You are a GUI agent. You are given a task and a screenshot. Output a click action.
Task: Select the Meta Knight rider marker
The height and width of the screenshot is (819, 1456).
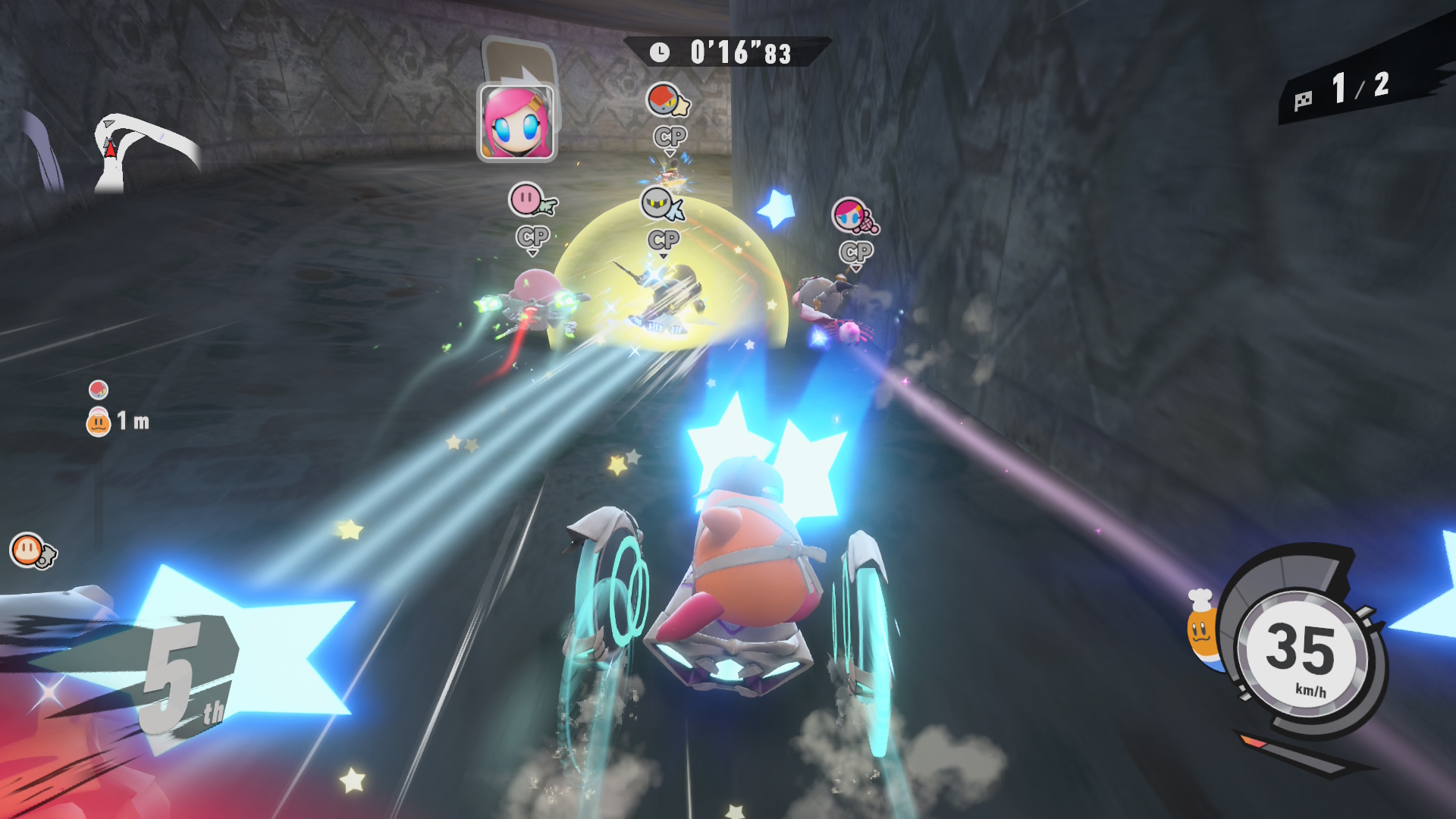[x=661, y=204]
